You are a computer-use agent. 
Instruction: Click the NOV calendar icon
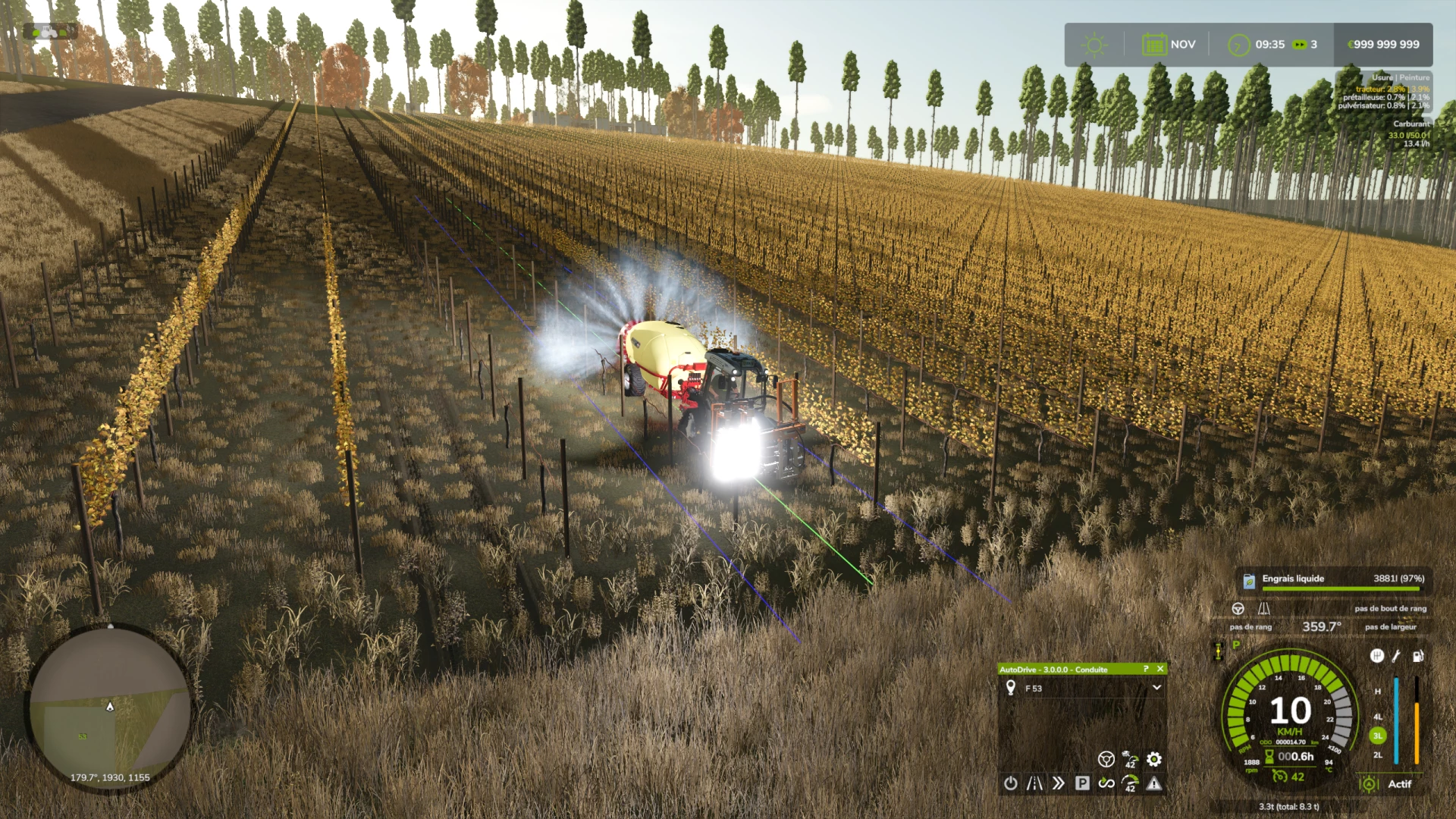(x=1154, y=45)
